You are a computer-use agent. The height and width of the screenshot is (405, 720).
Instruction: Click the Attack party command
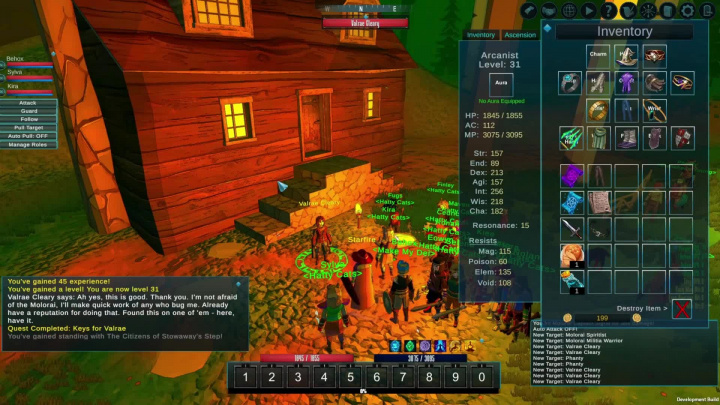tap(28, 102)
